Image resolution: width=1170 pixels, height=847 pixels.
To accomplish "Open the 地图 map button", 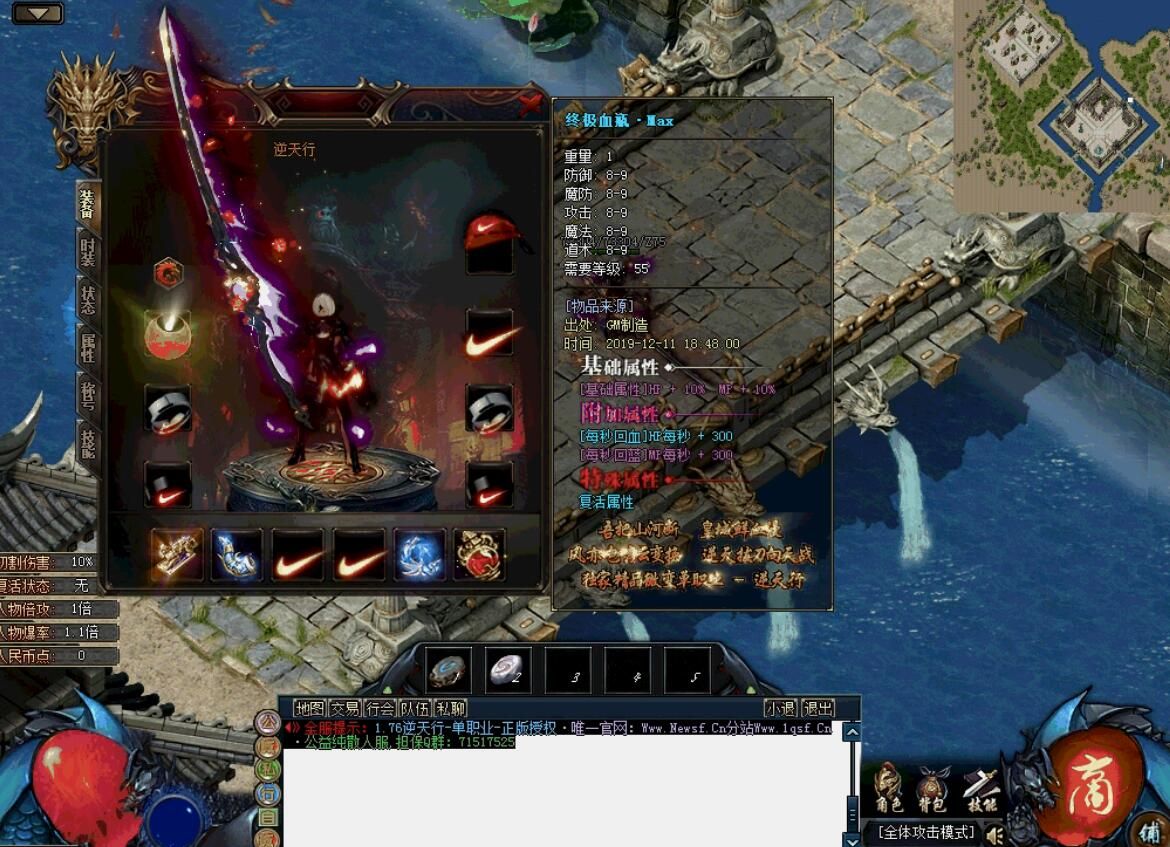I will pos(310,708).
